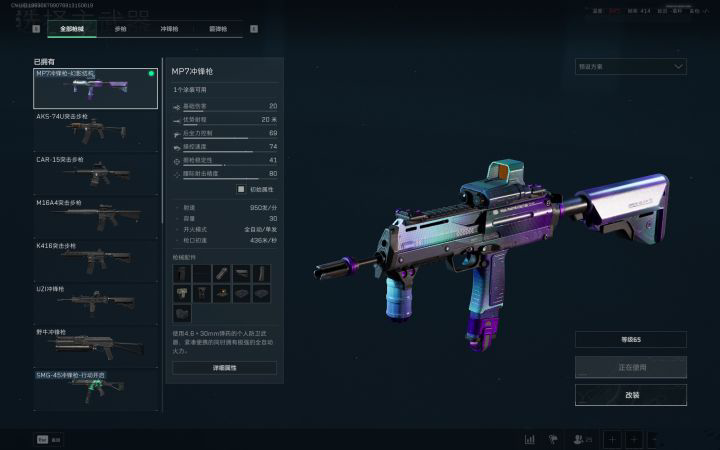Viewport: 720px width, 450px height.
Task: Open the 预设方案 (preset scheme) dropdown
Action: 630,67
